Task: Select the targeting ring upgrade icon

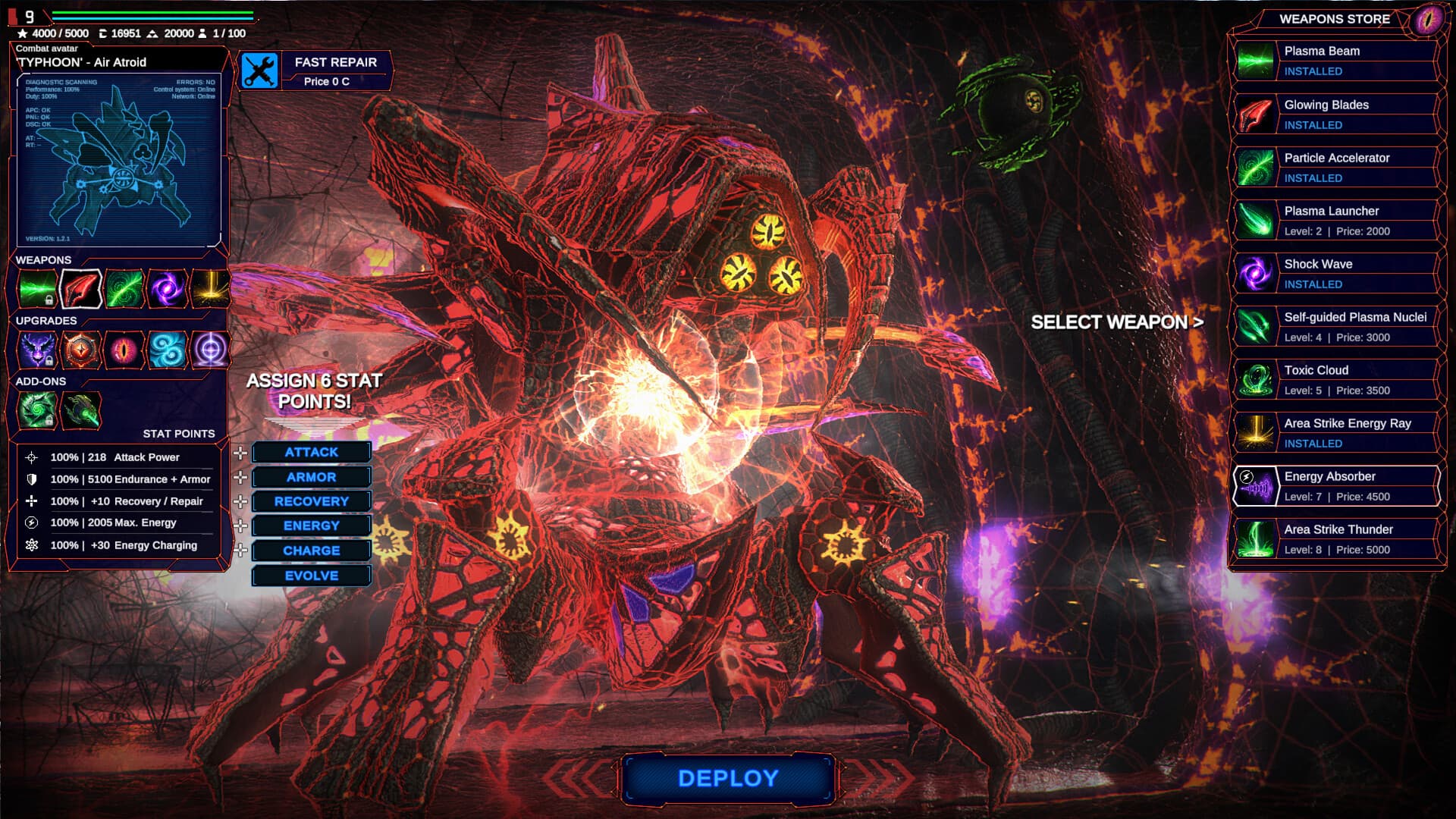Action: pos(210,350)
